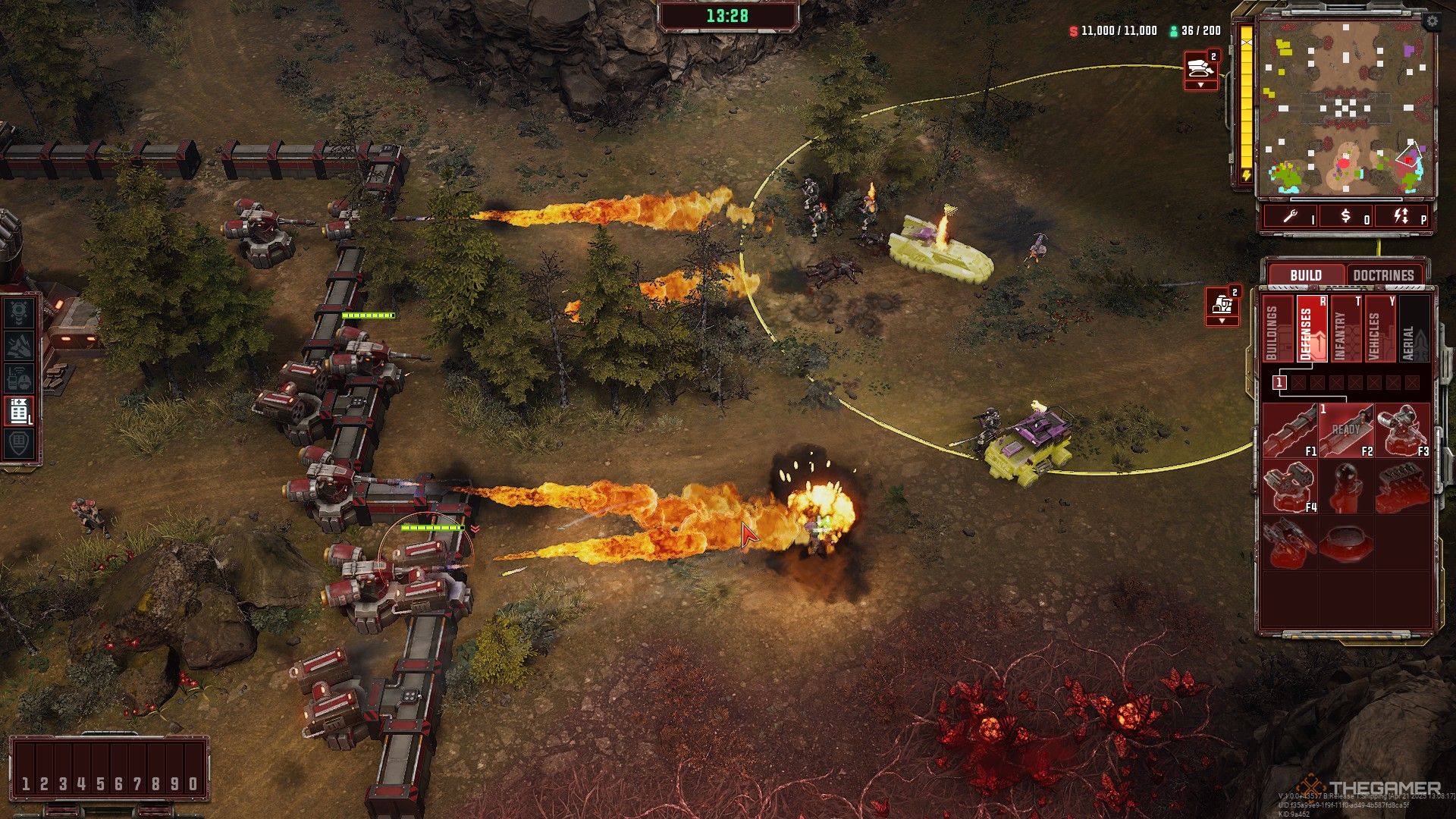Toggle power mode with the lightning-arrows button
The image size is (1456, 819).
pos(1402,217)
